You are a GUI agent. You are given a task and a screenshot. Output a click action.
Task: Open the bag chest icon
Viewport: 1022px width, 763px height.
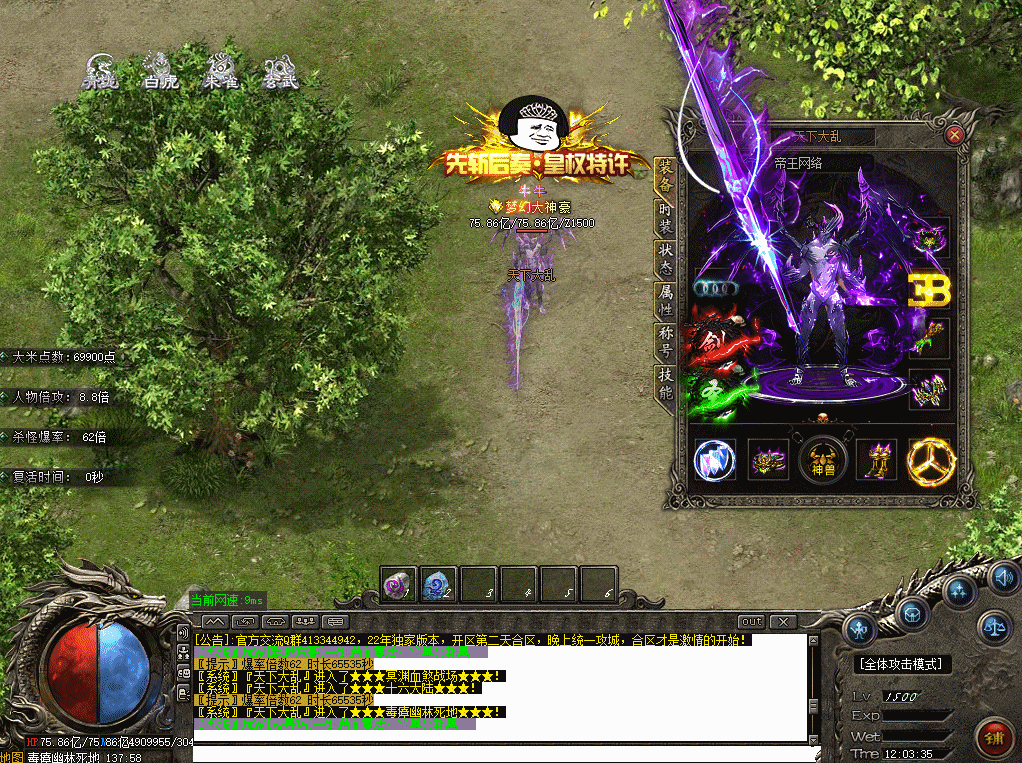tap(914, 611)
